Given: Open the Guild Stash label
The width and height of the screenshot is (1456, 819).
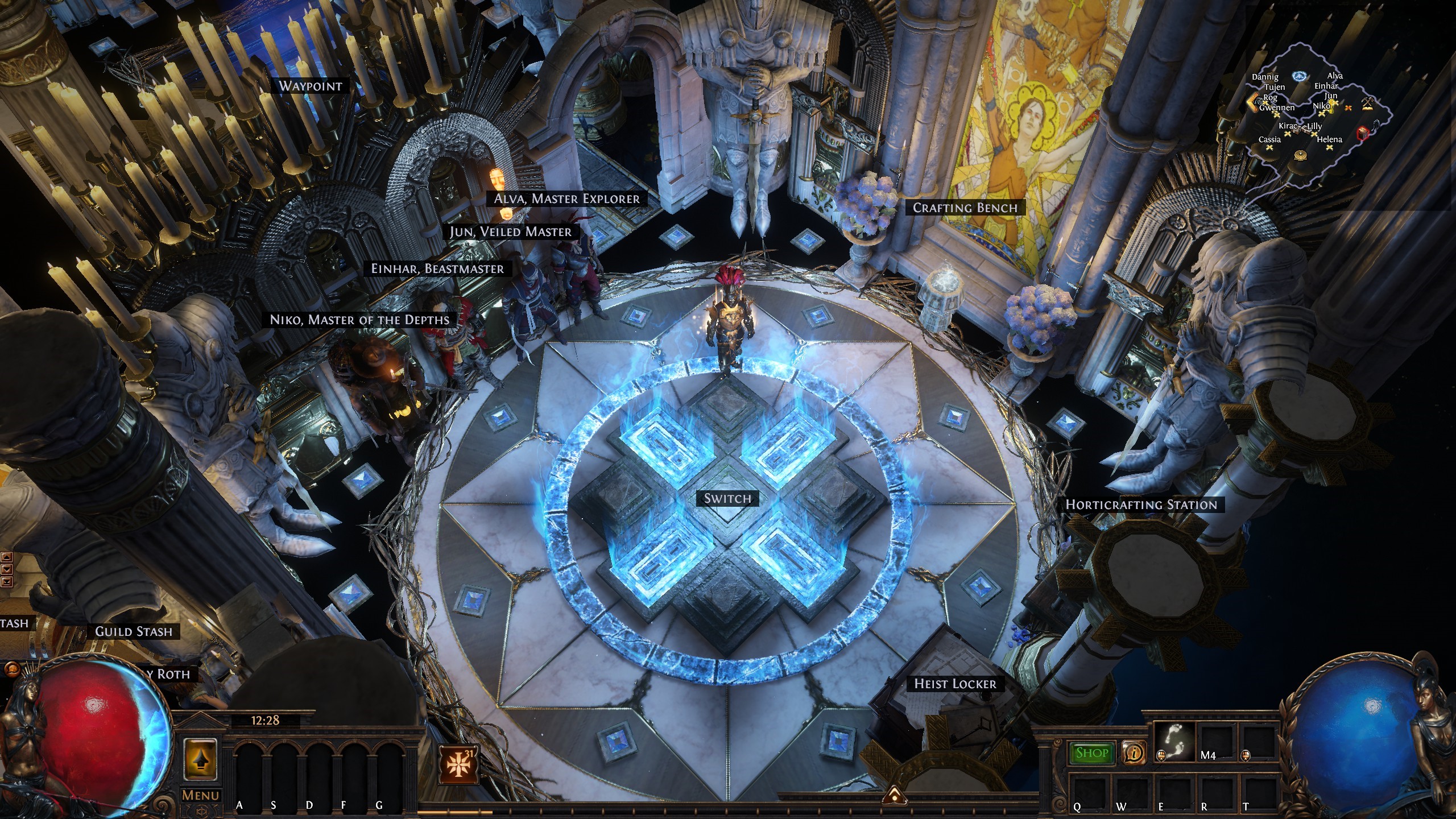Looking at the screenshot, I should click(x=134, y=631).
